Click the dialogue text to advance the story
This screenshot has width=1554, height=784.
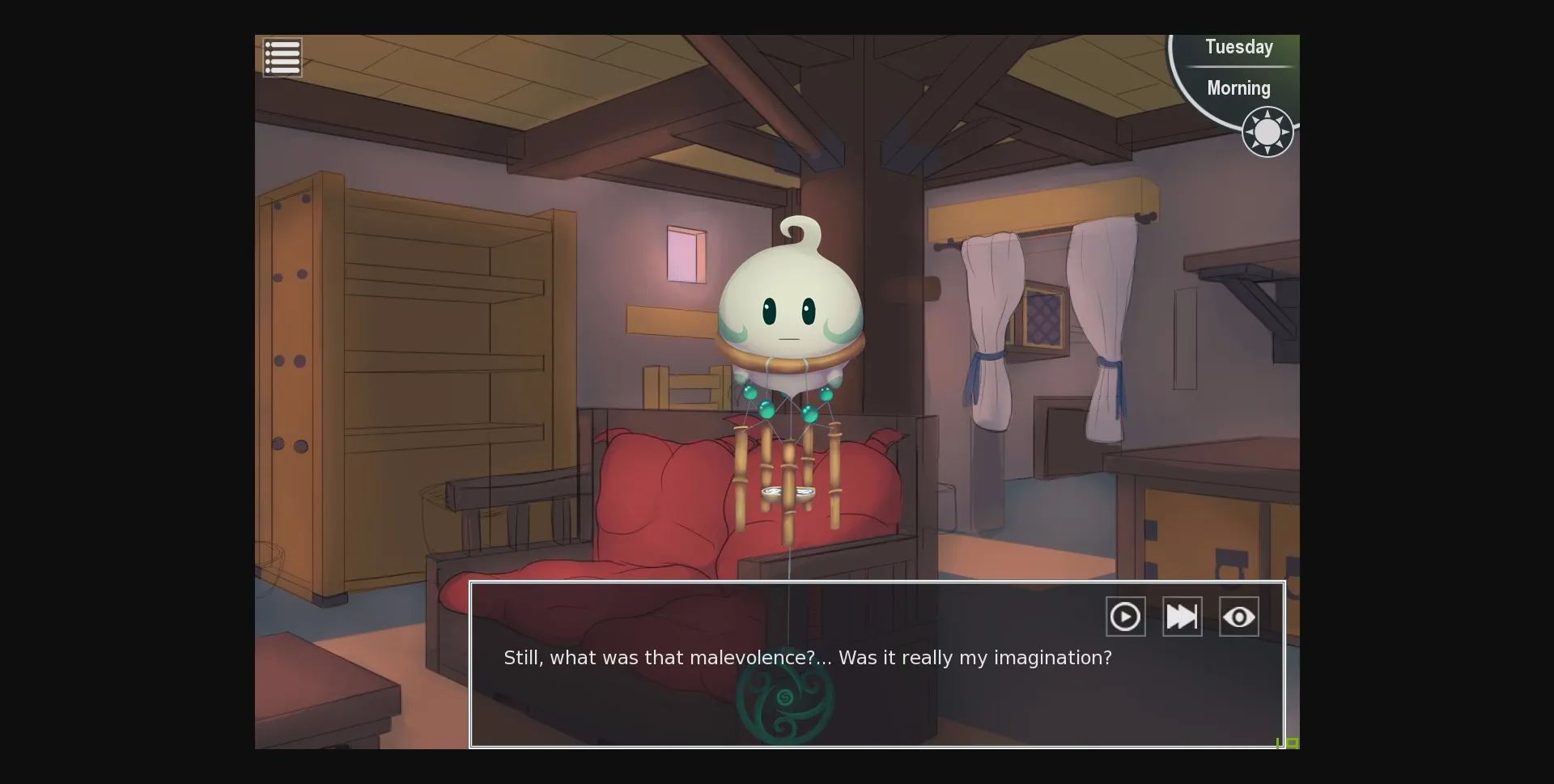(807, 658)
